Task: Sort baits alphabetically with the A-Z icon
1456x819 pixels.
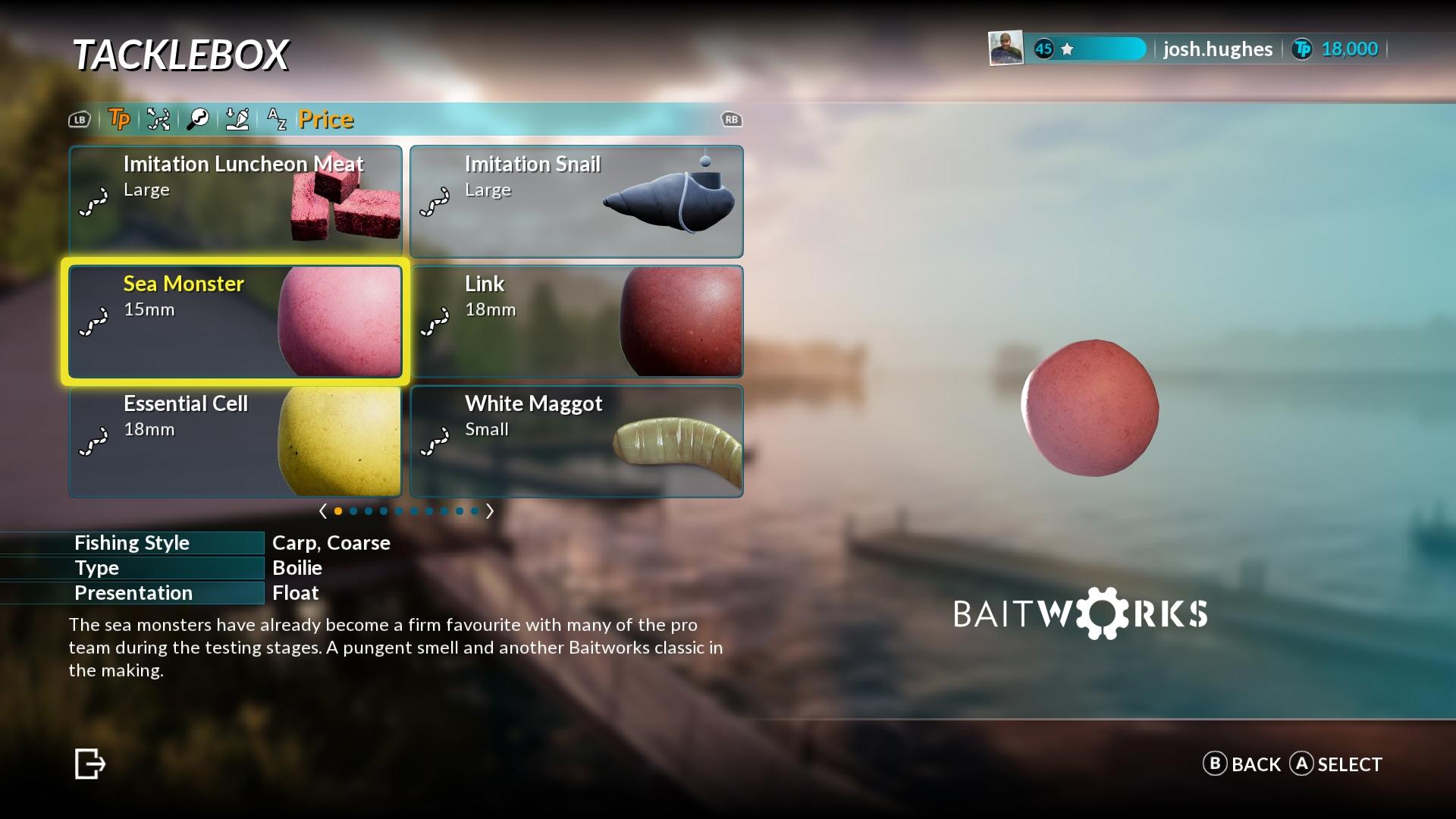Action: click(277, 120)
